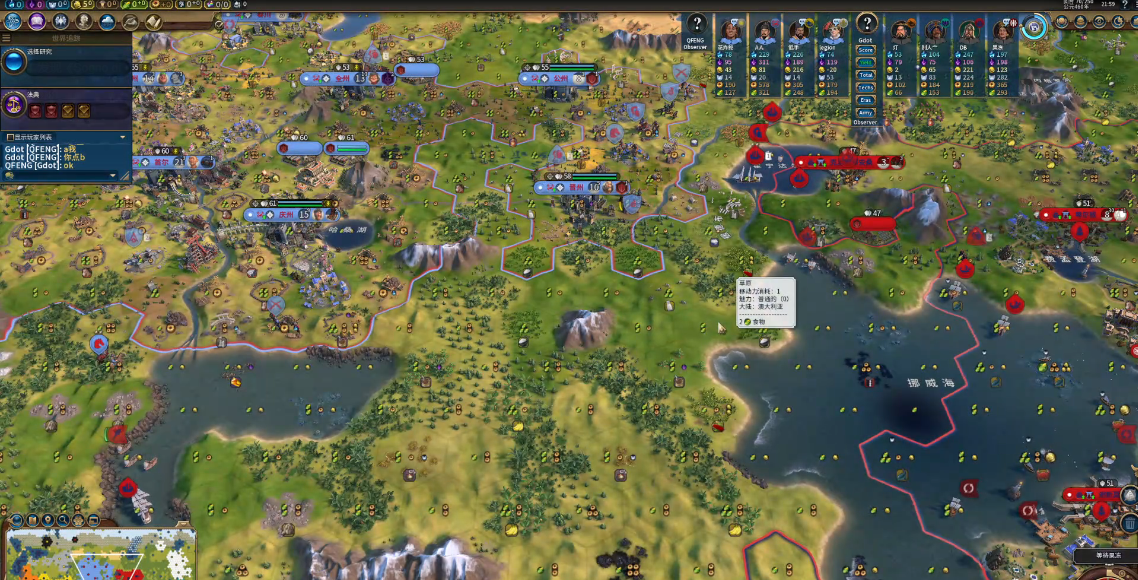This screenshot has height=580, width=1138.
Task: Open the Great People screen
Action: [84, 21]
